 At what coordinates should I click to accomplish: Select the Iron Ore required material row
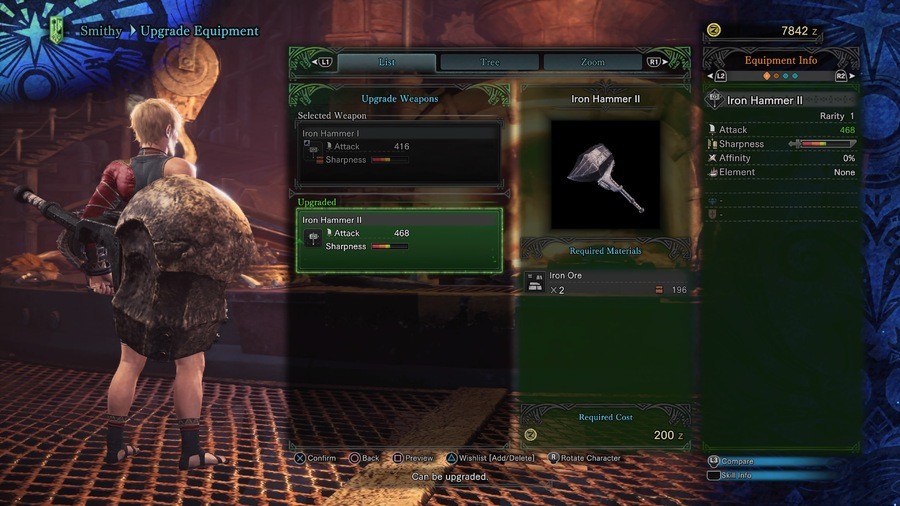[607, 283]
